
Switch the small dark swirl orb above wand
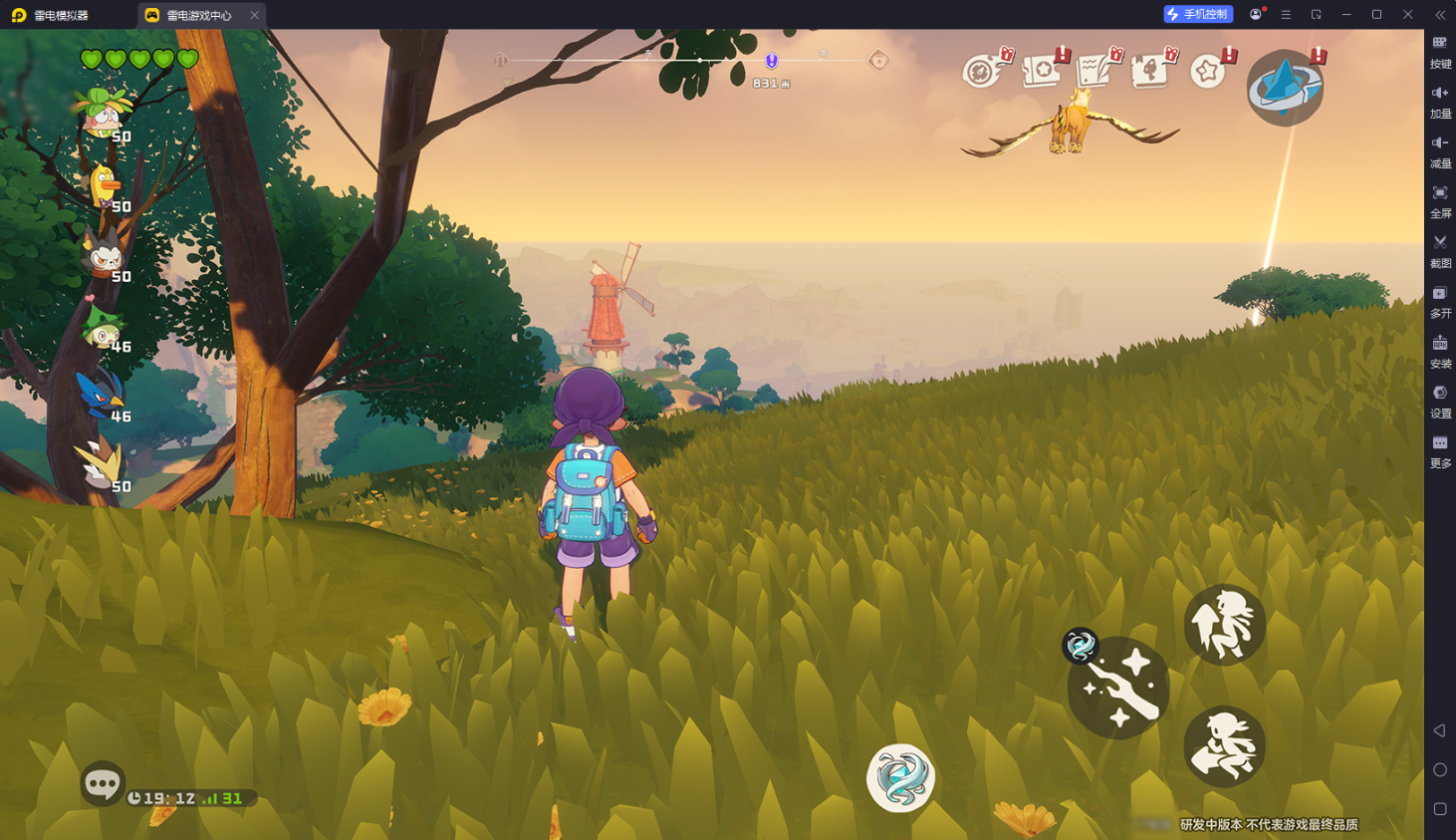[x=1080, y=646]
